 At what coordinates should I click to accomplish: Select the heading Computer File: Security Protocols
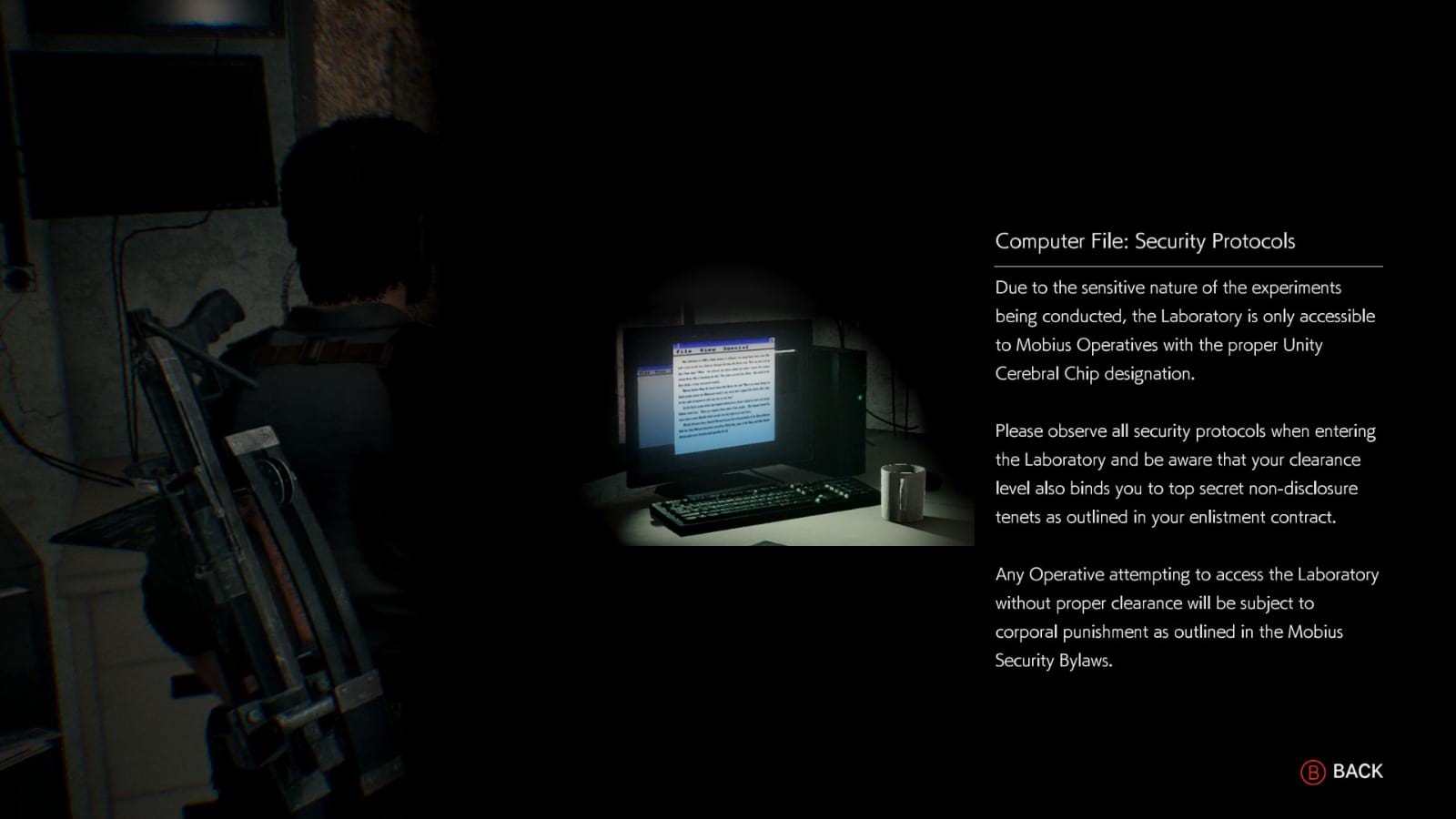coord(1145,241)
